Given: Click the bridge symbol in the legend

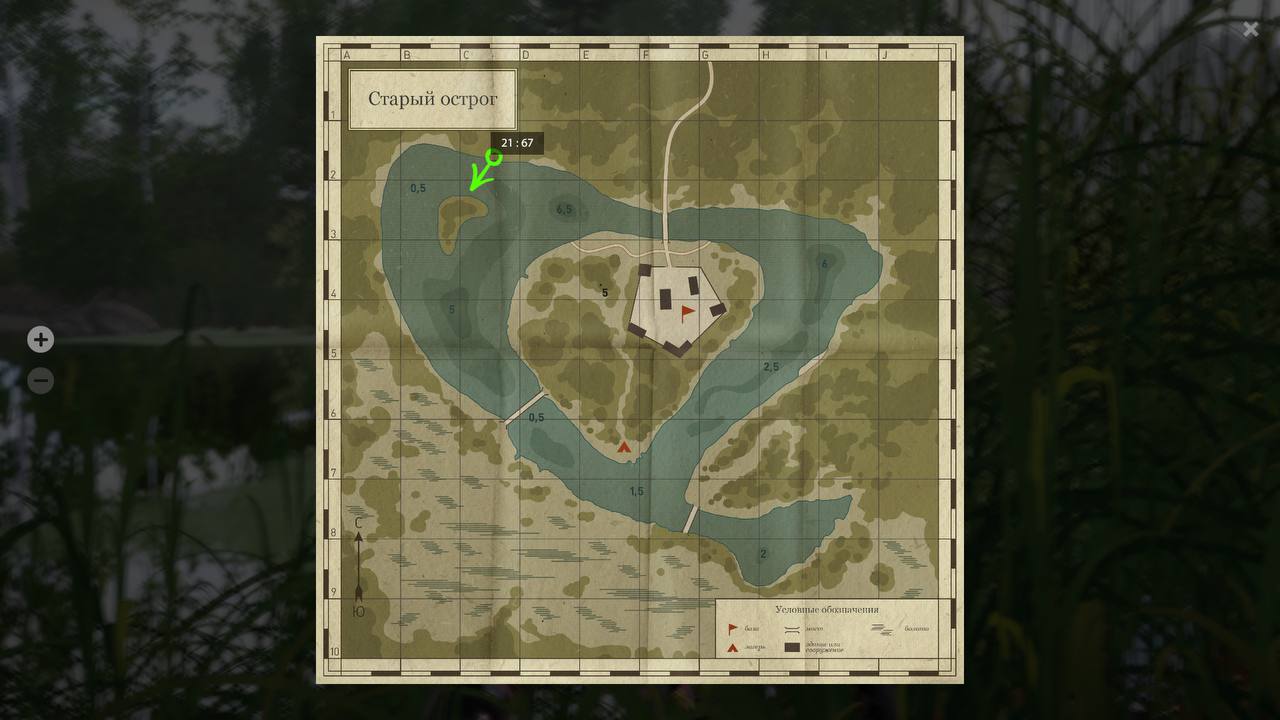Looking at the screenshot, I should coord(791,629).
